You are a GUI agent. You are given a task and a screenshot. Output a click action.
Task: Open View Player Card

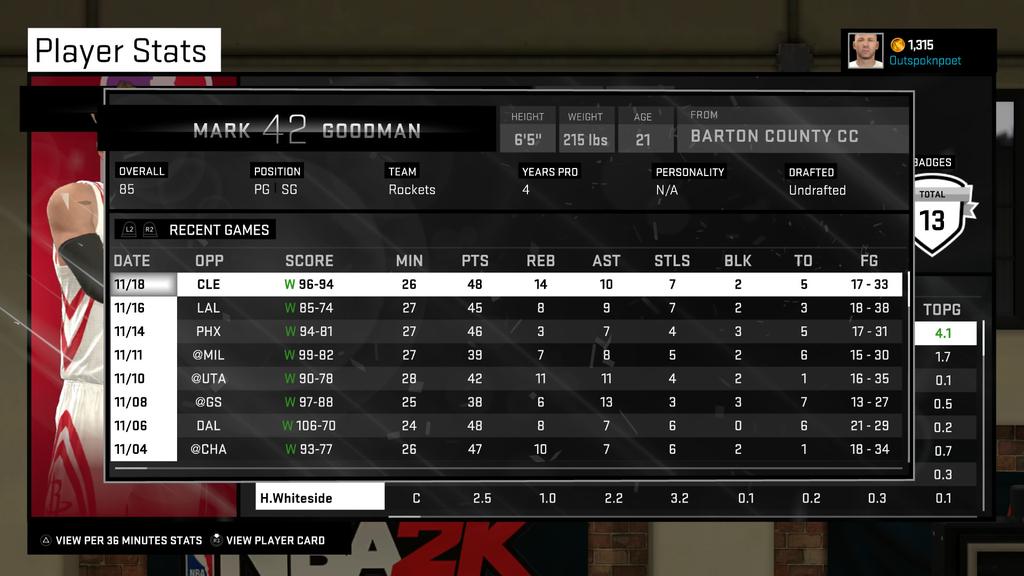point(274,540)
